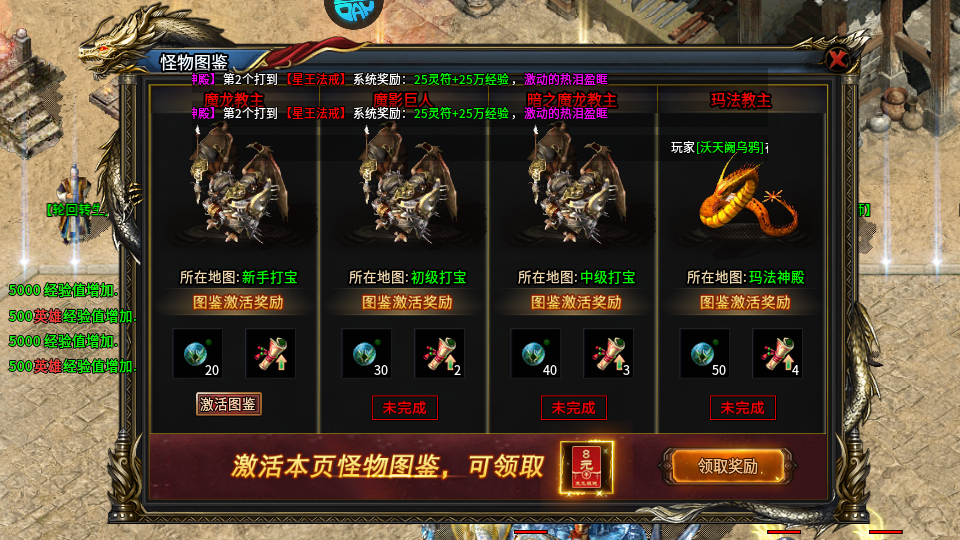The width and height of the screenshot is (960, 540).
Task: Select the orb reward with quantity 50
Action: click(705, 354)
